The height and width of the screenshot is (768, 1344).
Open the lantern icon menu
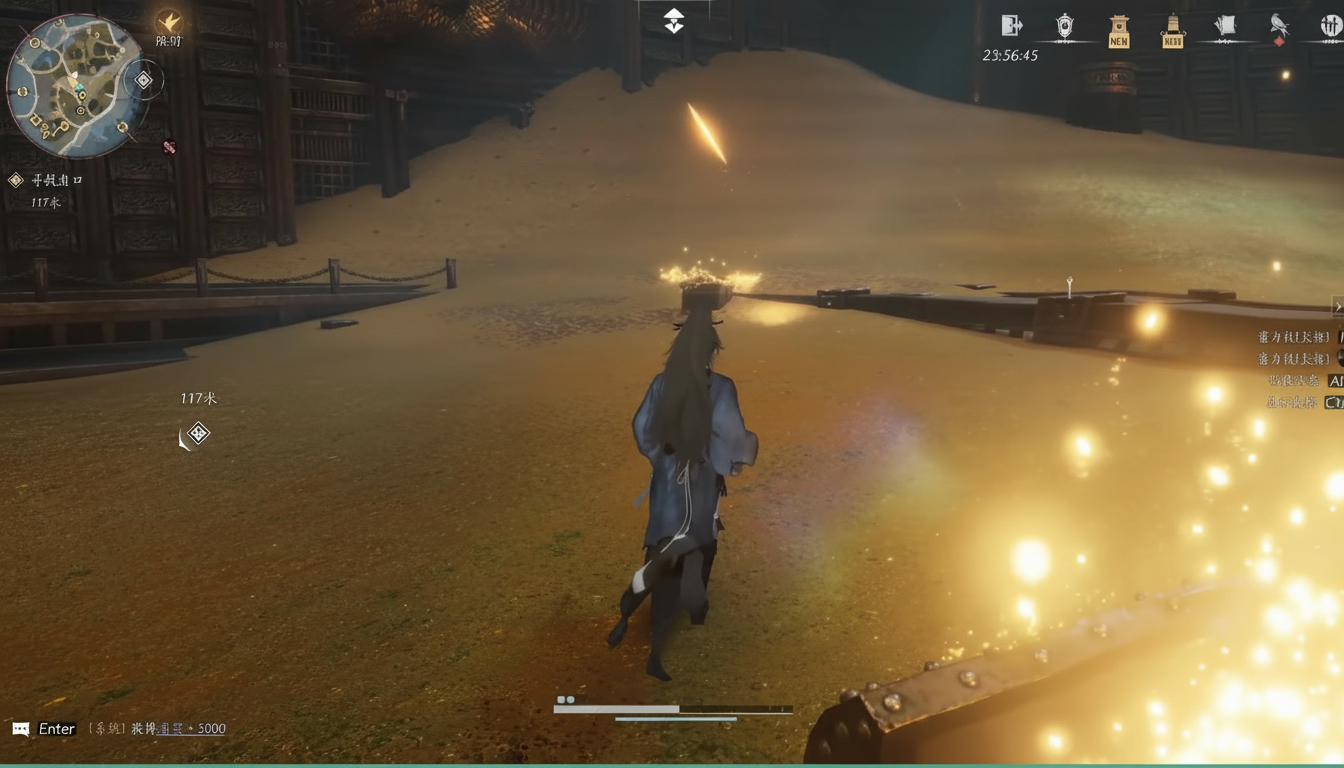pos(1065,27)
